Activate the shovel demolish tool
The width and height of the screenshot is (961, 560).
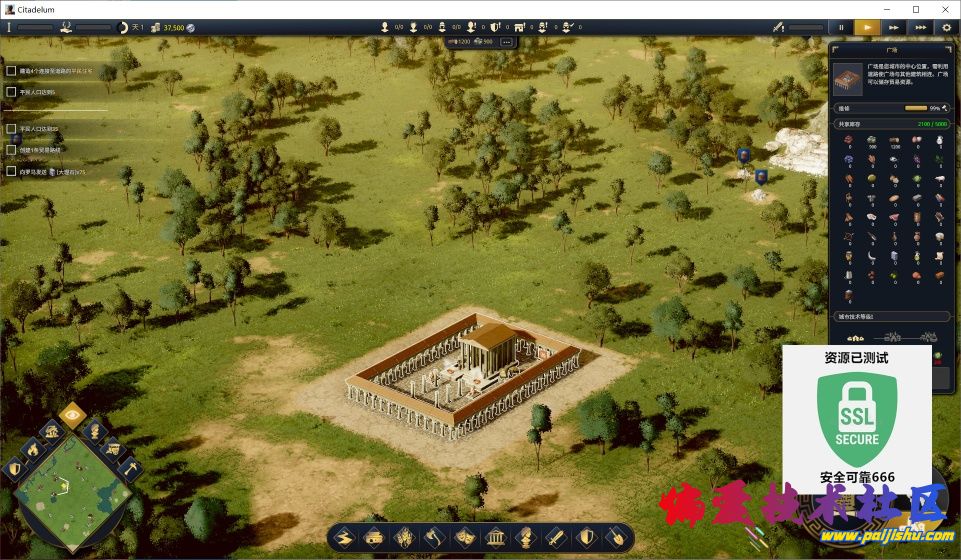click(x=615, y=537)
